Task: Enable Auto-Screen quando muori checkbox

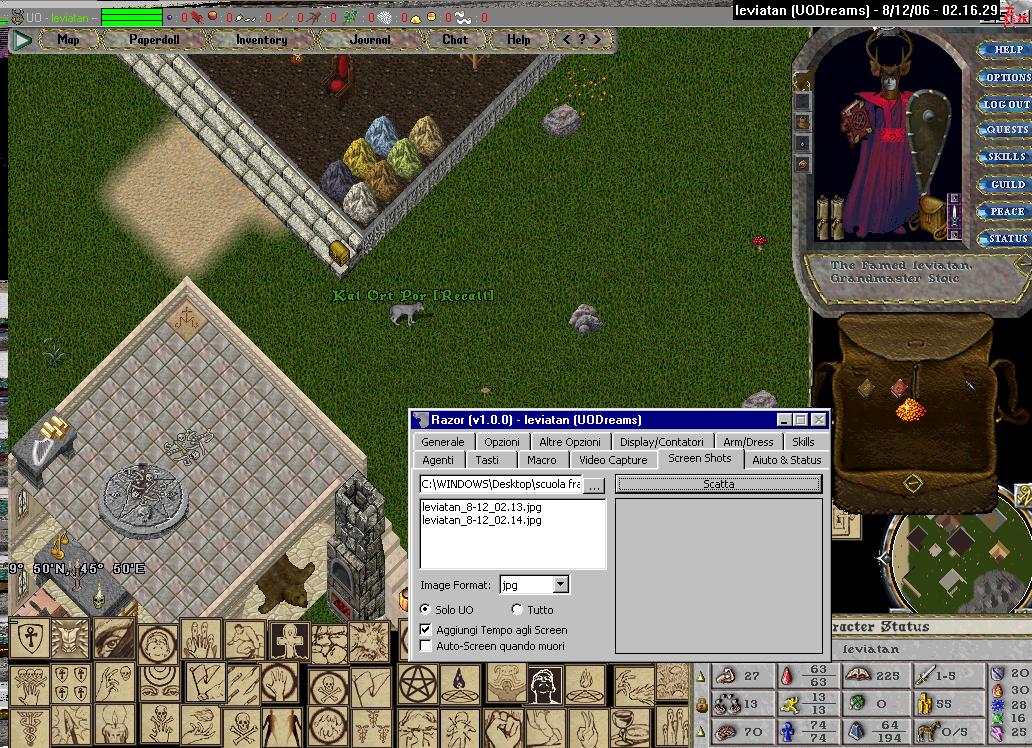Action: [x=426, y=647]
